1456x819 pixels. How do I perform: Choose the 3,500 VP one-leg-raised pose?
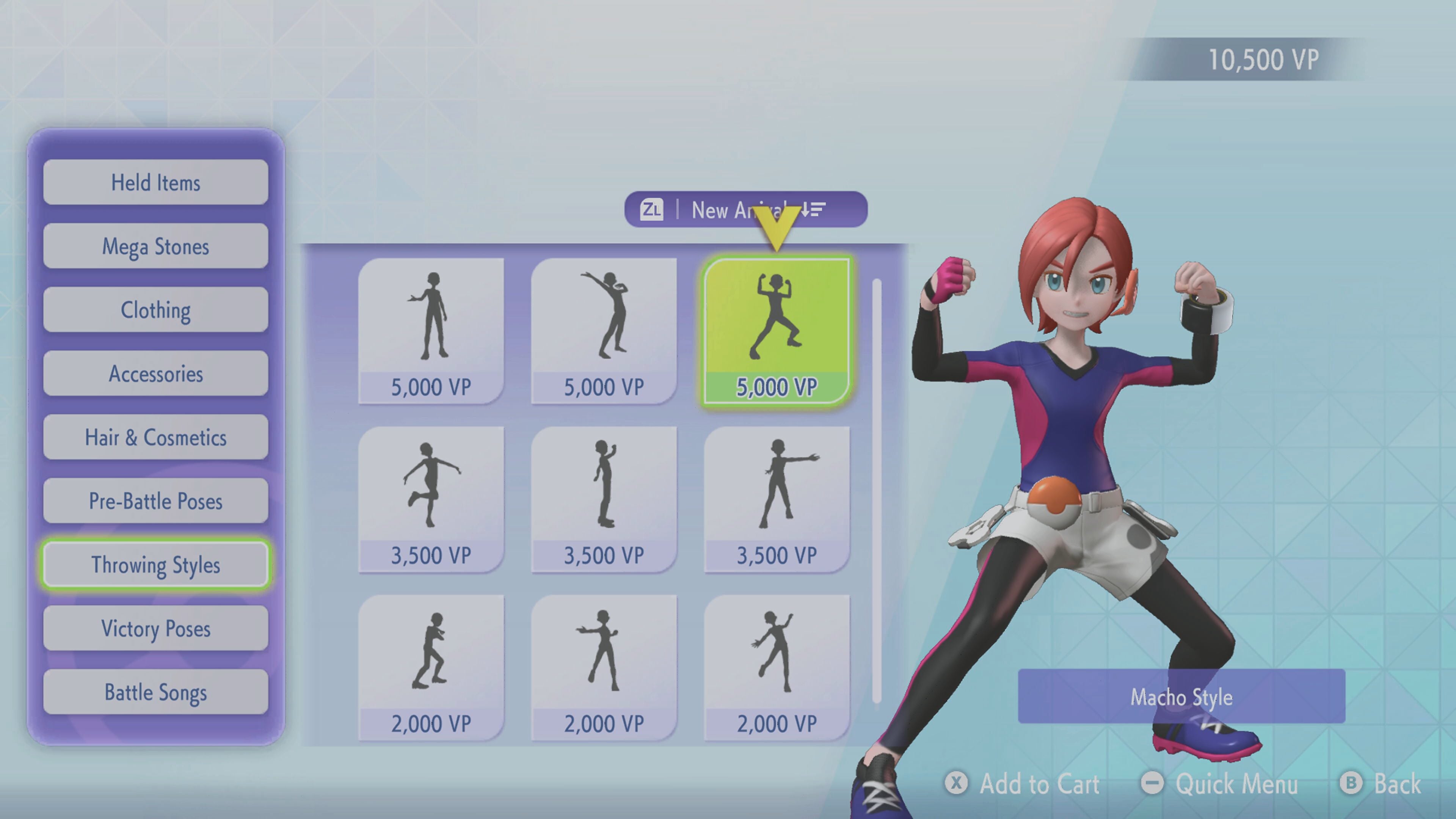pyautogui.click(x=431, y=499)
